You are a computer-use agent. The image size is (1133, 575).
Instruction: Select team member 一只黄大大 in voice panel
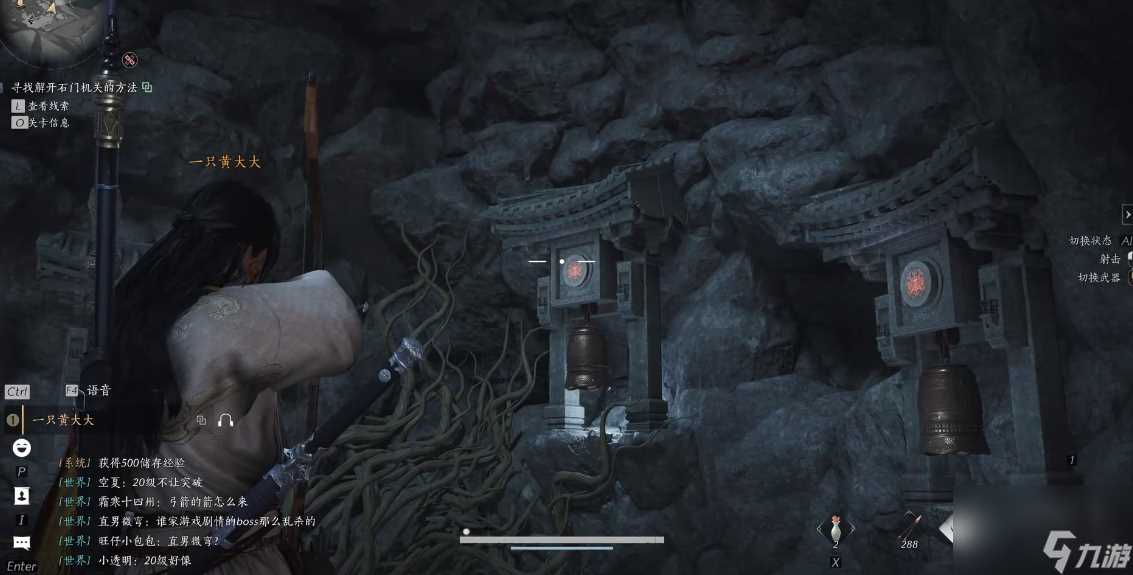(63, 420)
